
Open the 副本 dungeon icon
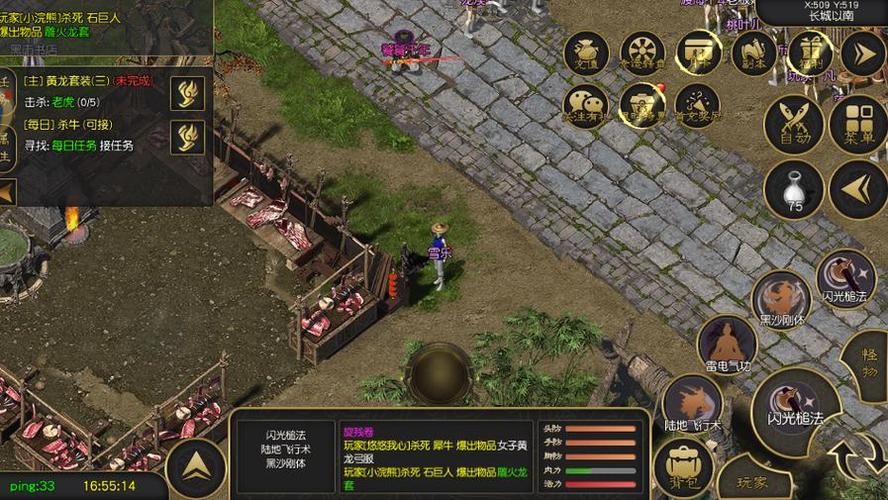[x=754, y=54]
